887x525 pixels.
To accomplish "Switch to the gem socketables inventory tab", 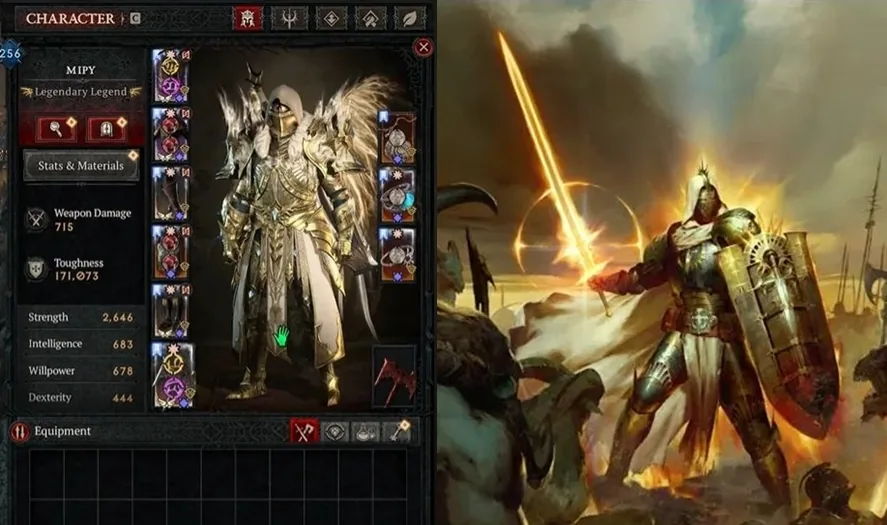I will coord(337,431).
